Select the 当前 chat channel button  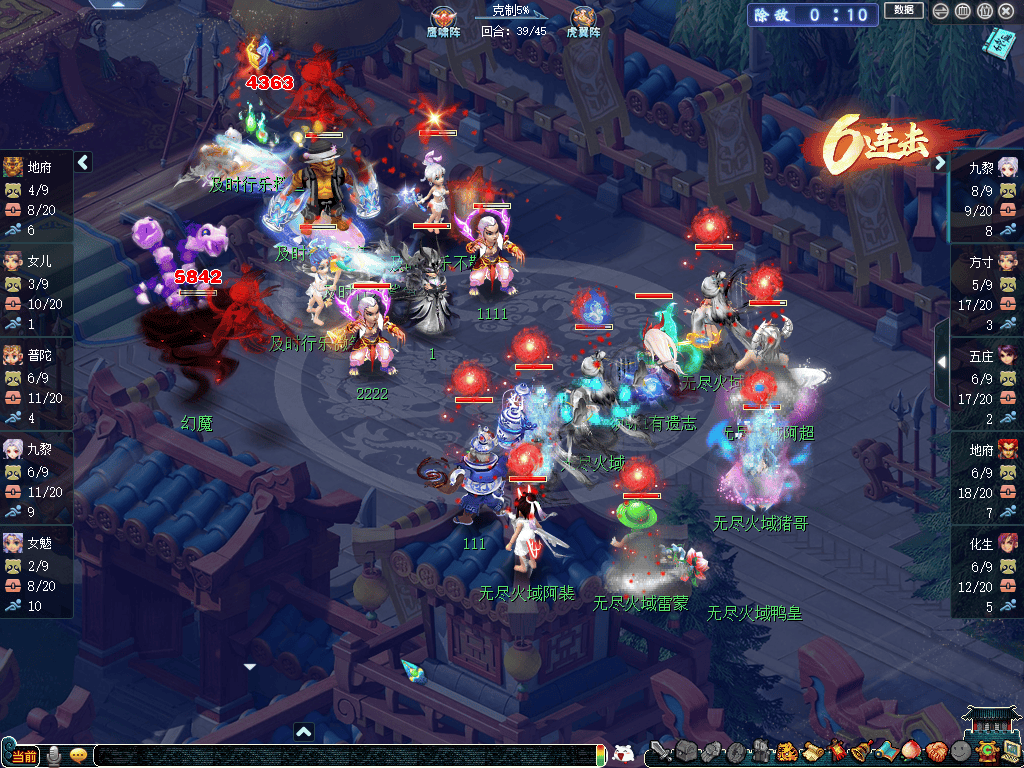24,755
